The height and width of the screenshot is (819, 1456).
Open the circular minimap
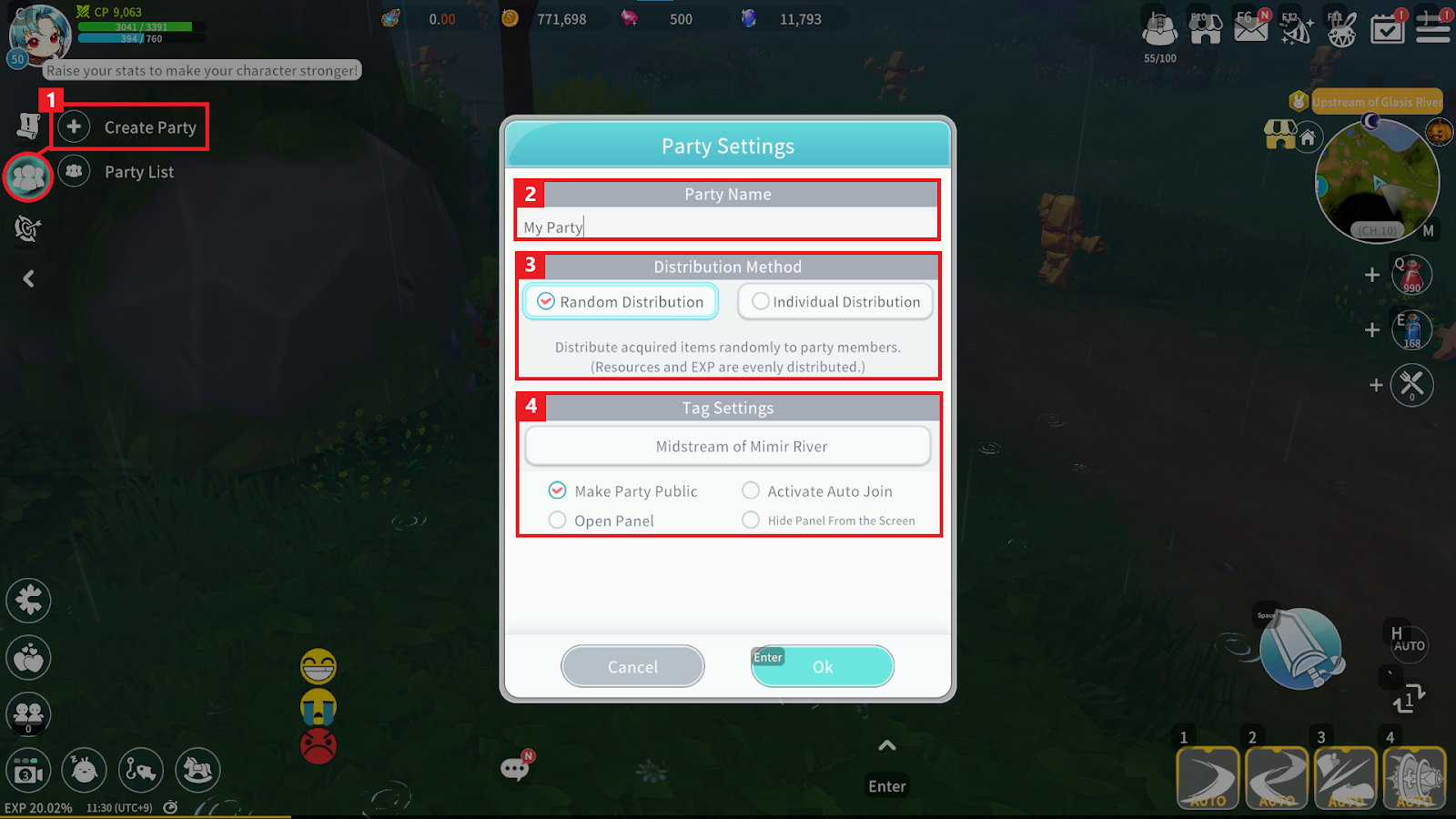pyautogui.click(x=1377, y=182)
